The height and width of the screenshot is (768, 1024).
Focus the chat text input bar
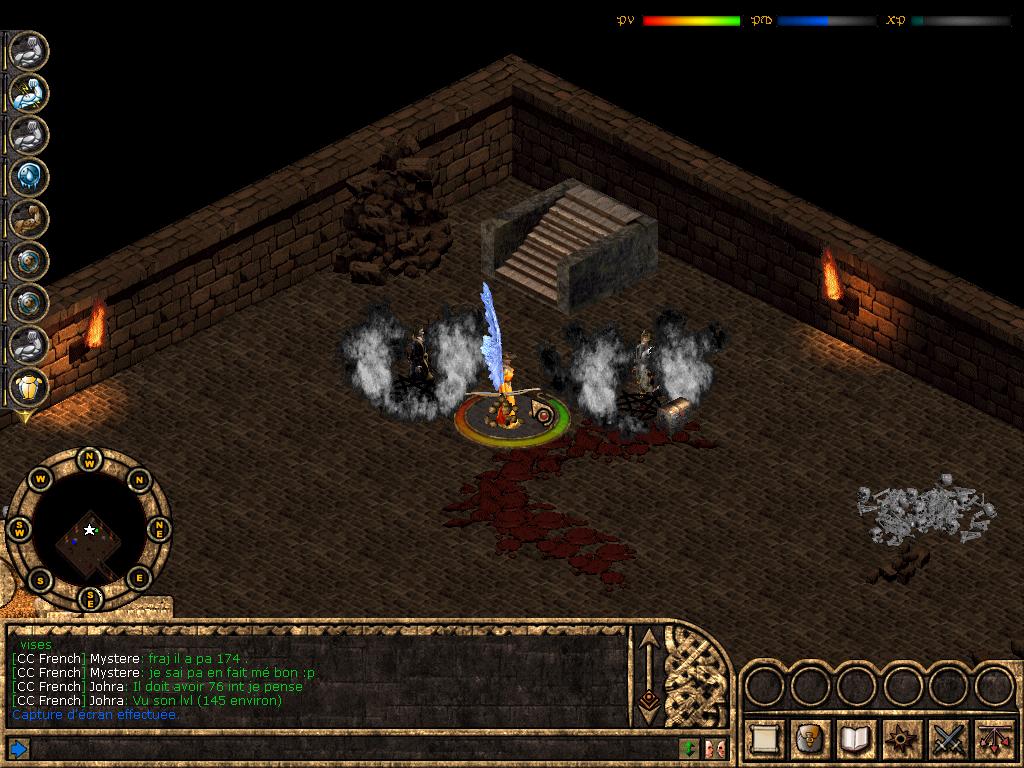350,748
